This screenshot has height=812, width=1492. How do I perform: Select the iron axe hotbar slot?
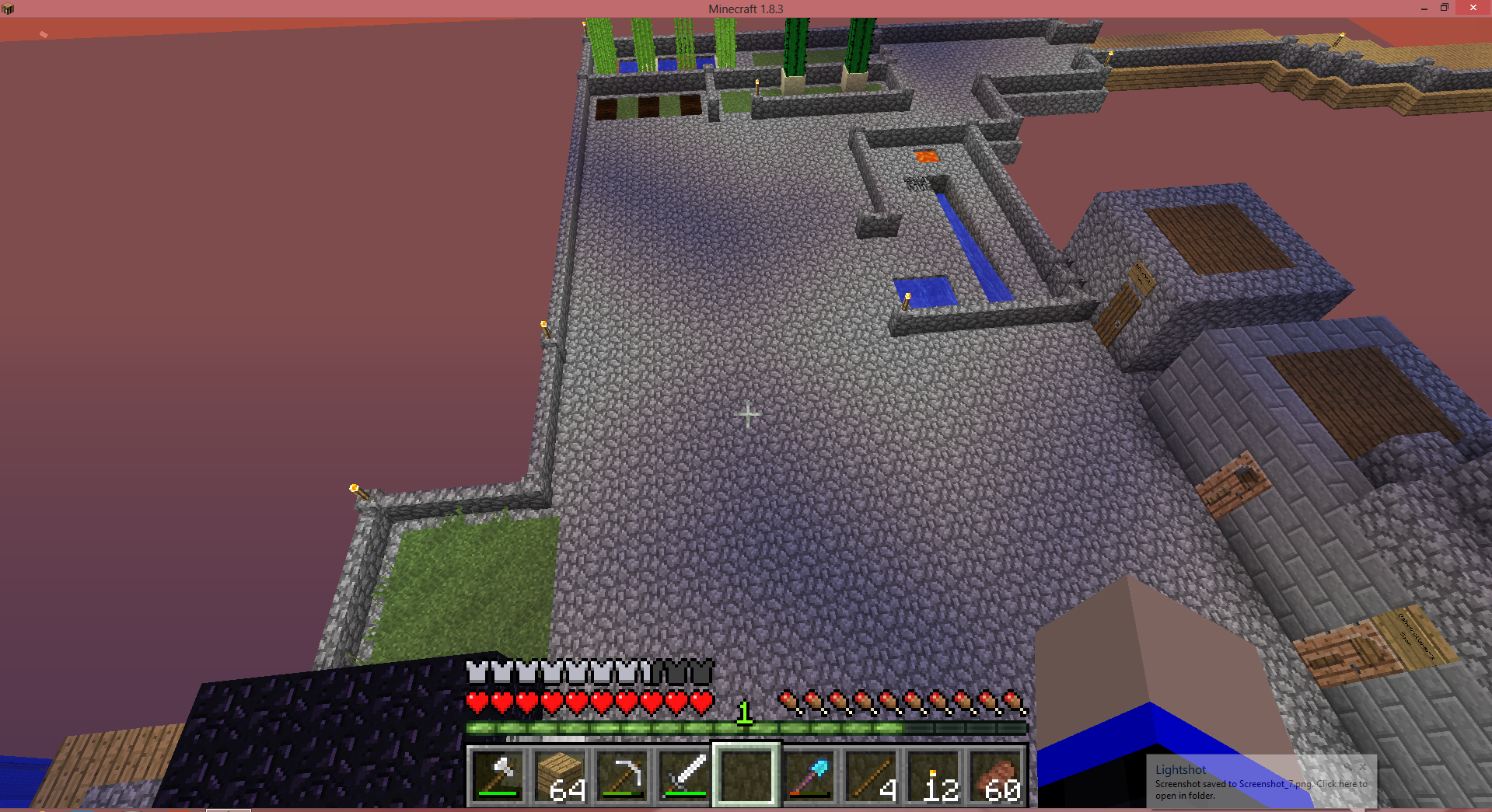(498, 775)
